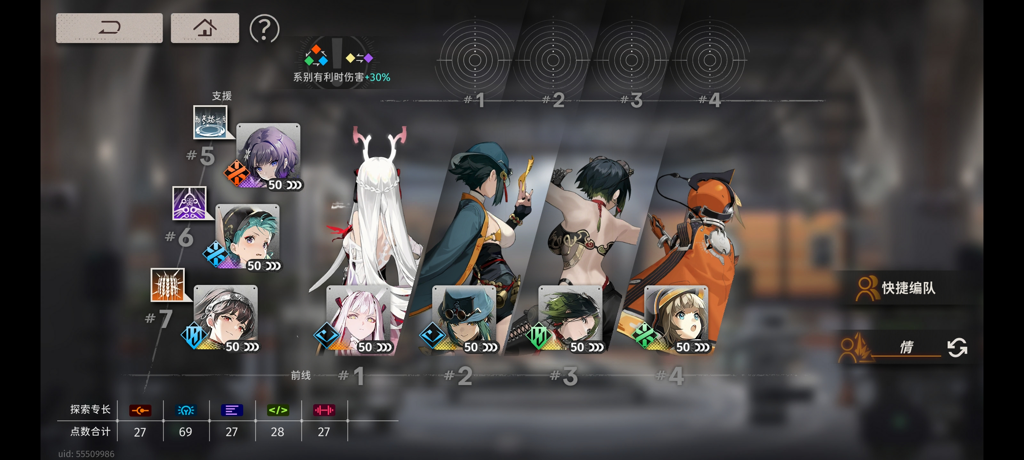Open the question mark help
This screenshot has width=1024, height=460.
click(x=264, y=28)
